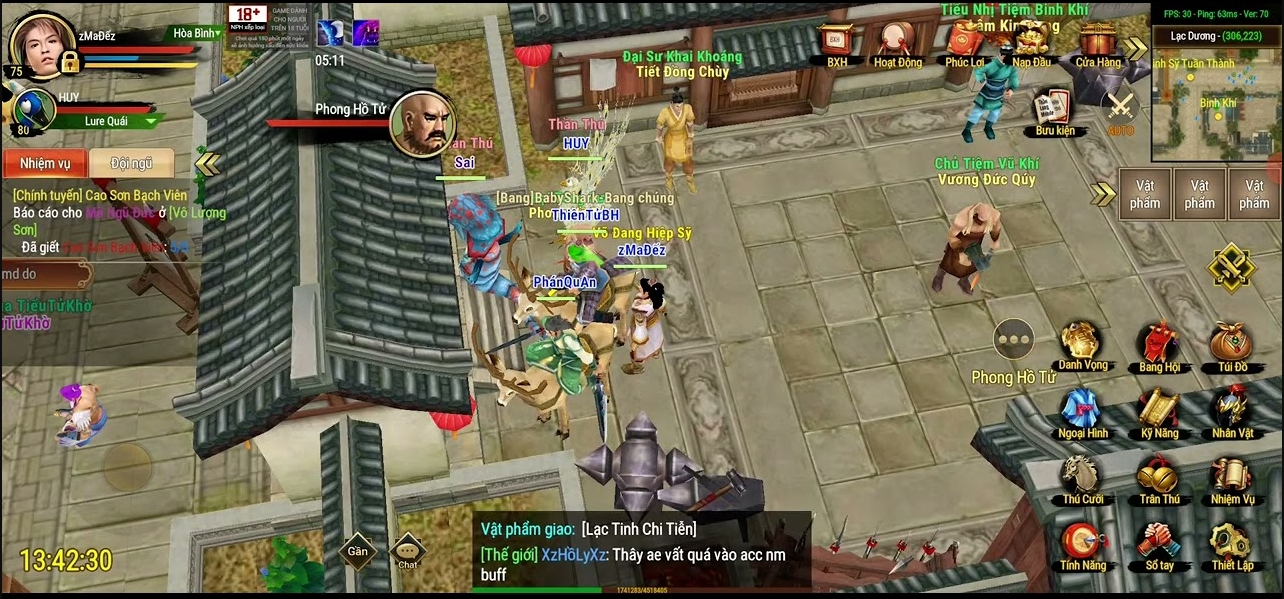Image resolution: width=1284 pixels, height=599 pixels.
Task: Open the Phúc Lợi rewards icon
Action: coord(964,42)
